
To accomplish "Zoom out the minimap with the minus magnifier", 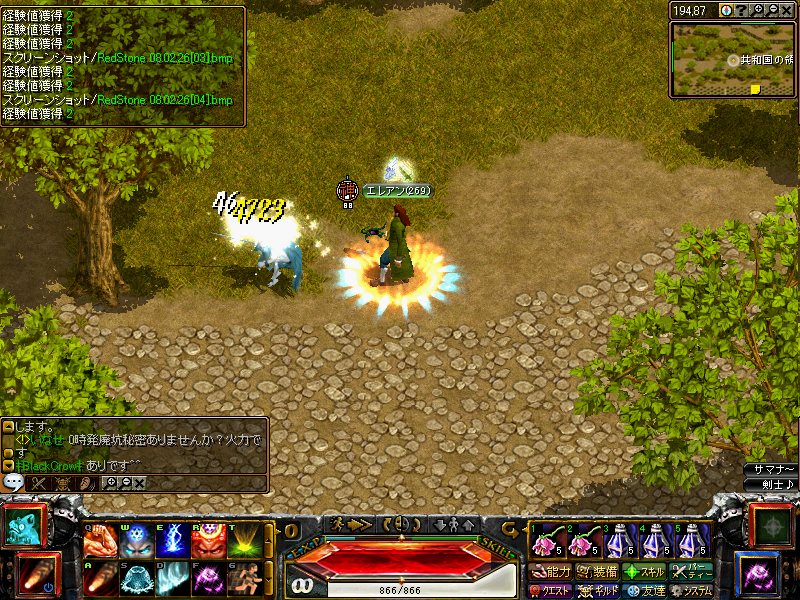I will pos(773,10).
